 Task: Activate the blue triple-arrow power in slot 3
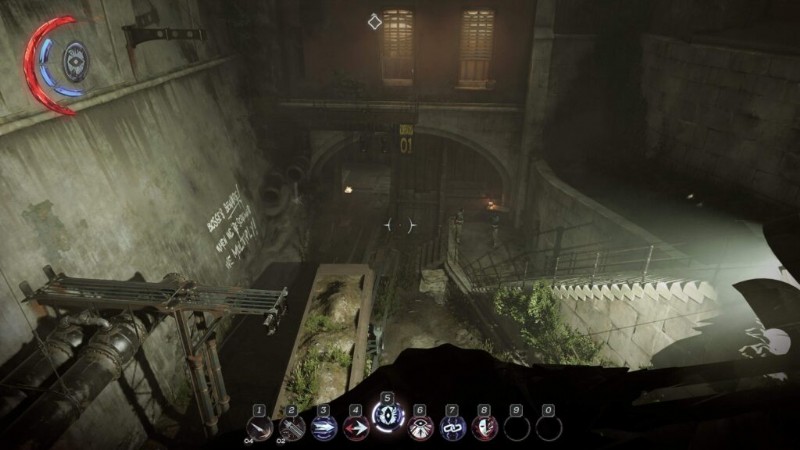click(x=323, y=428)
